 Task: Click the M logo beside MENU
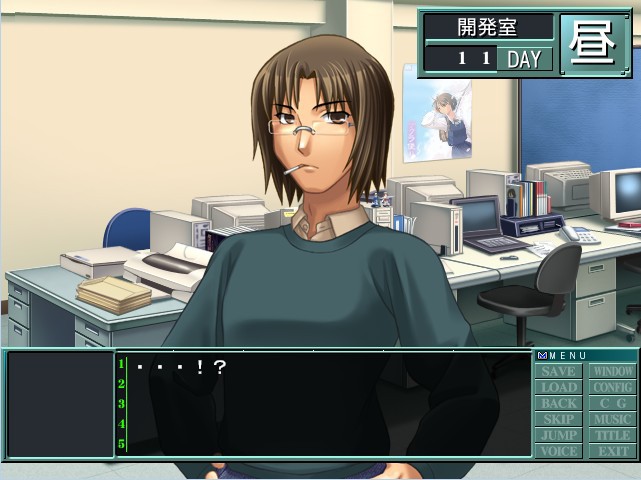click(542, 355)
